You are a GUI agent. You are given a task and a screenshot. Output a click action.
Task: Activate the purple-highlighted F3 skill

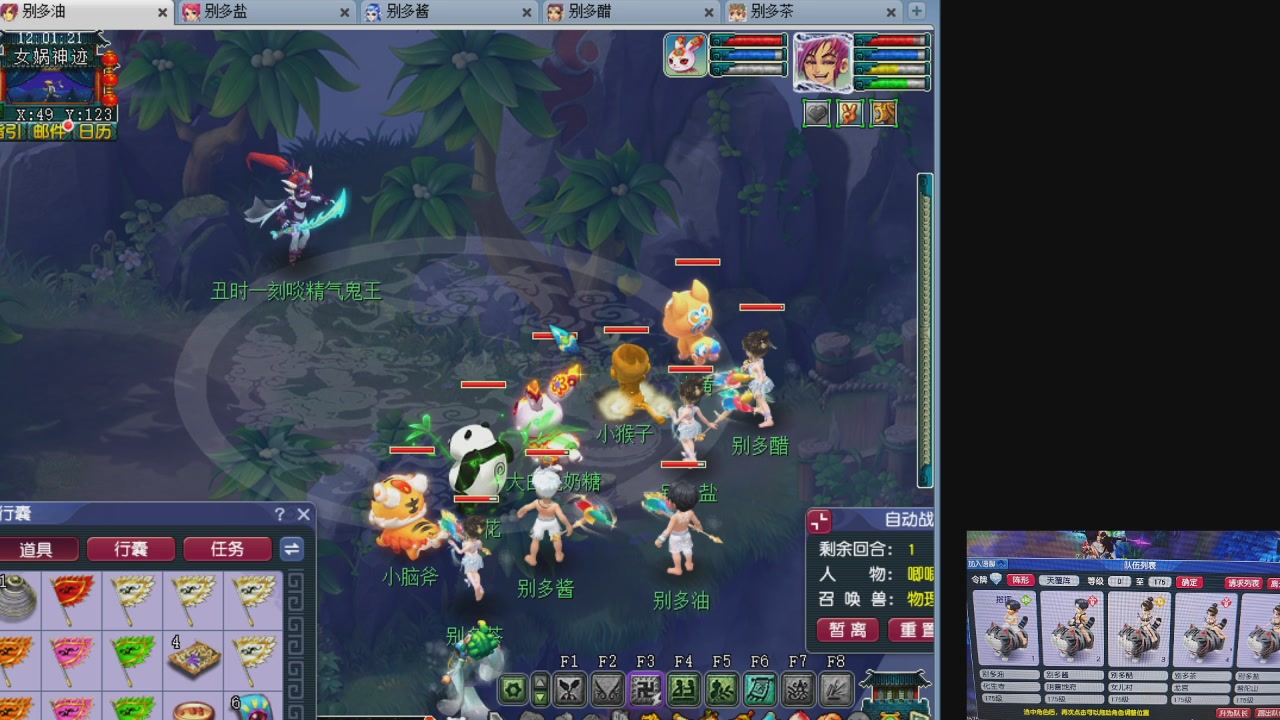(x=646, y=689)
